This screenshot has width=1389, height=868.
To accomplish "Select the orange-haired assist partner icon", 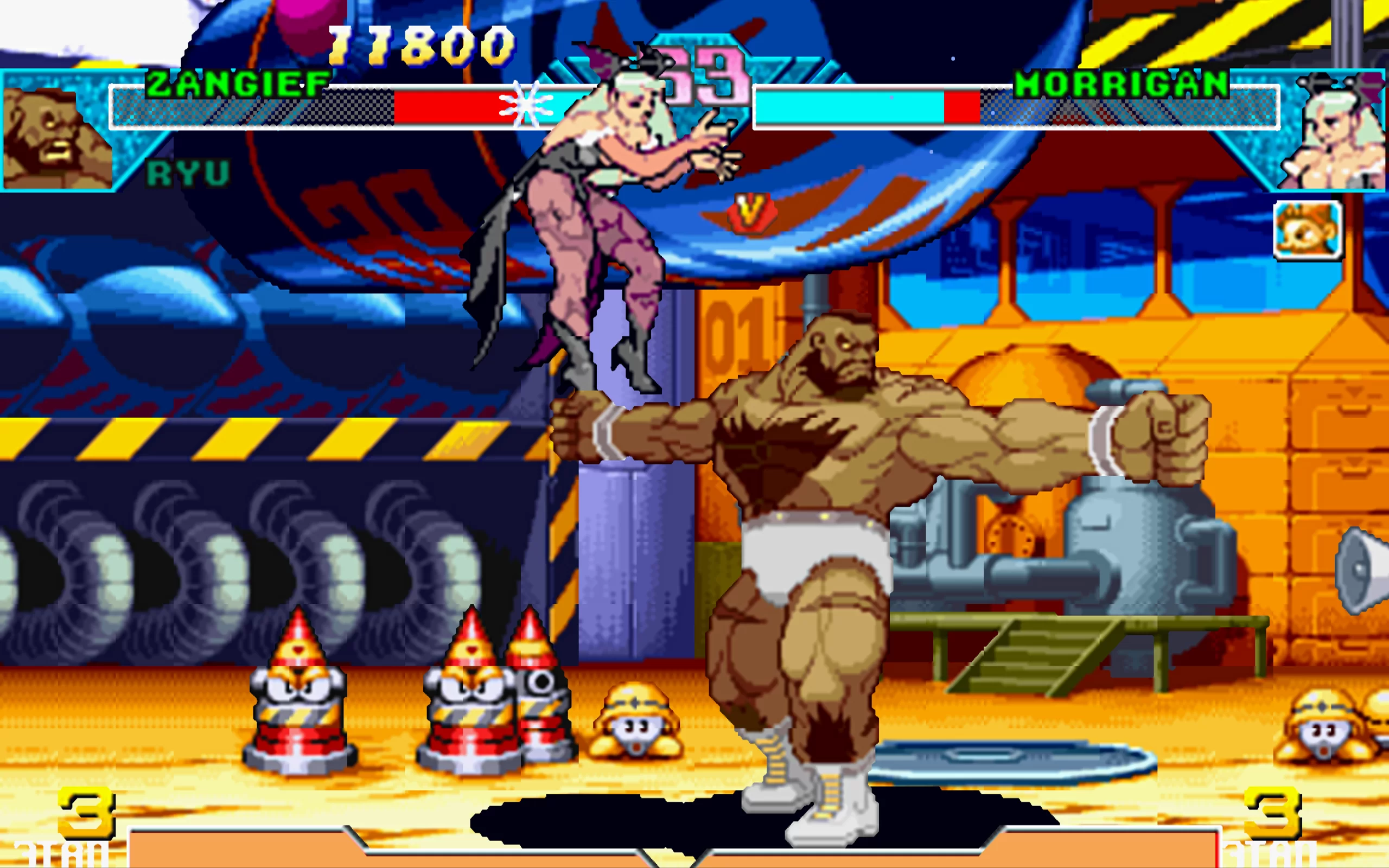I will (x=1308, y=231).
